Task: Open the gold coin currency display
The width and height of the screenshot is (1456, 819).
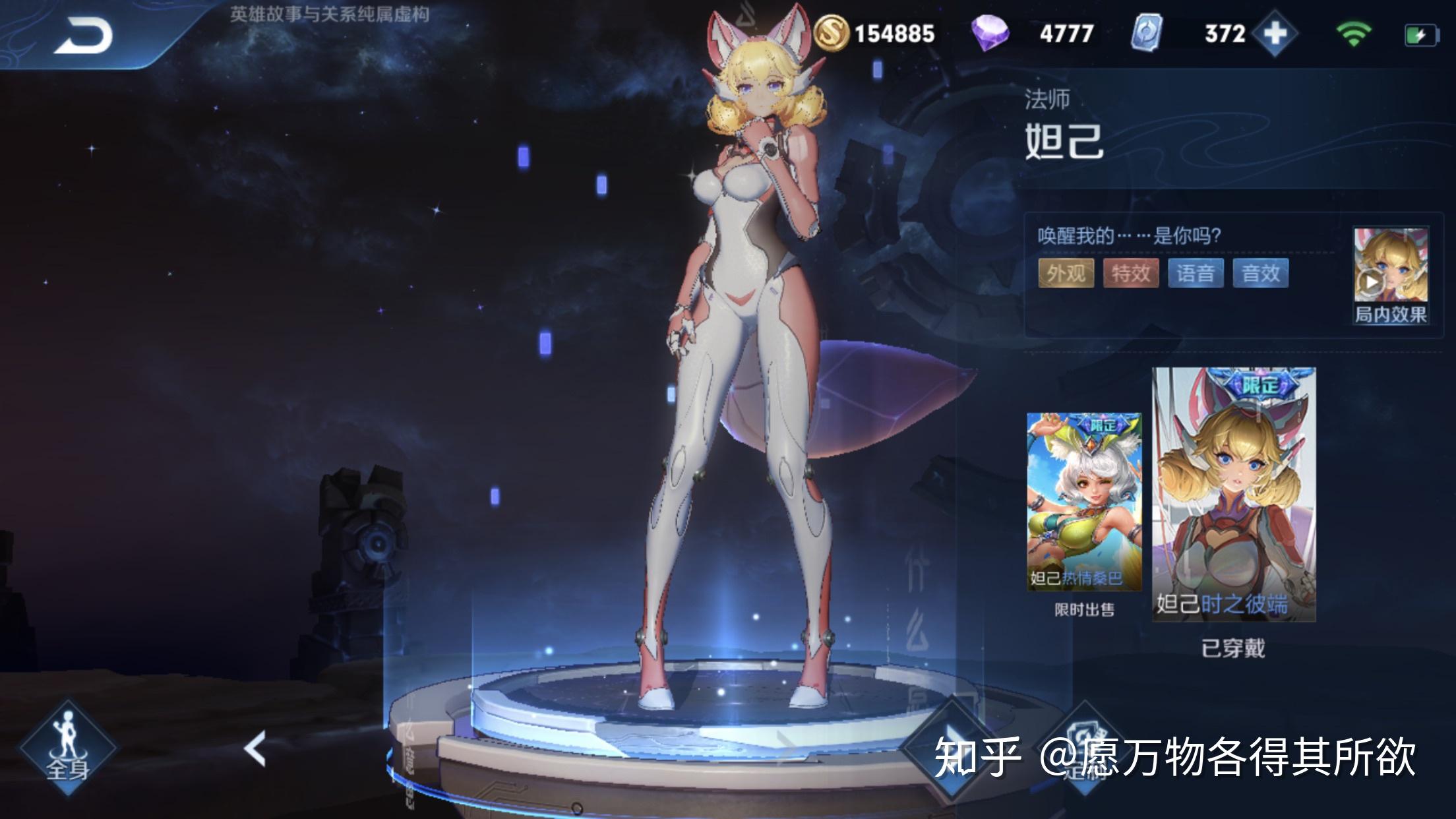Action: coord(874,34)
